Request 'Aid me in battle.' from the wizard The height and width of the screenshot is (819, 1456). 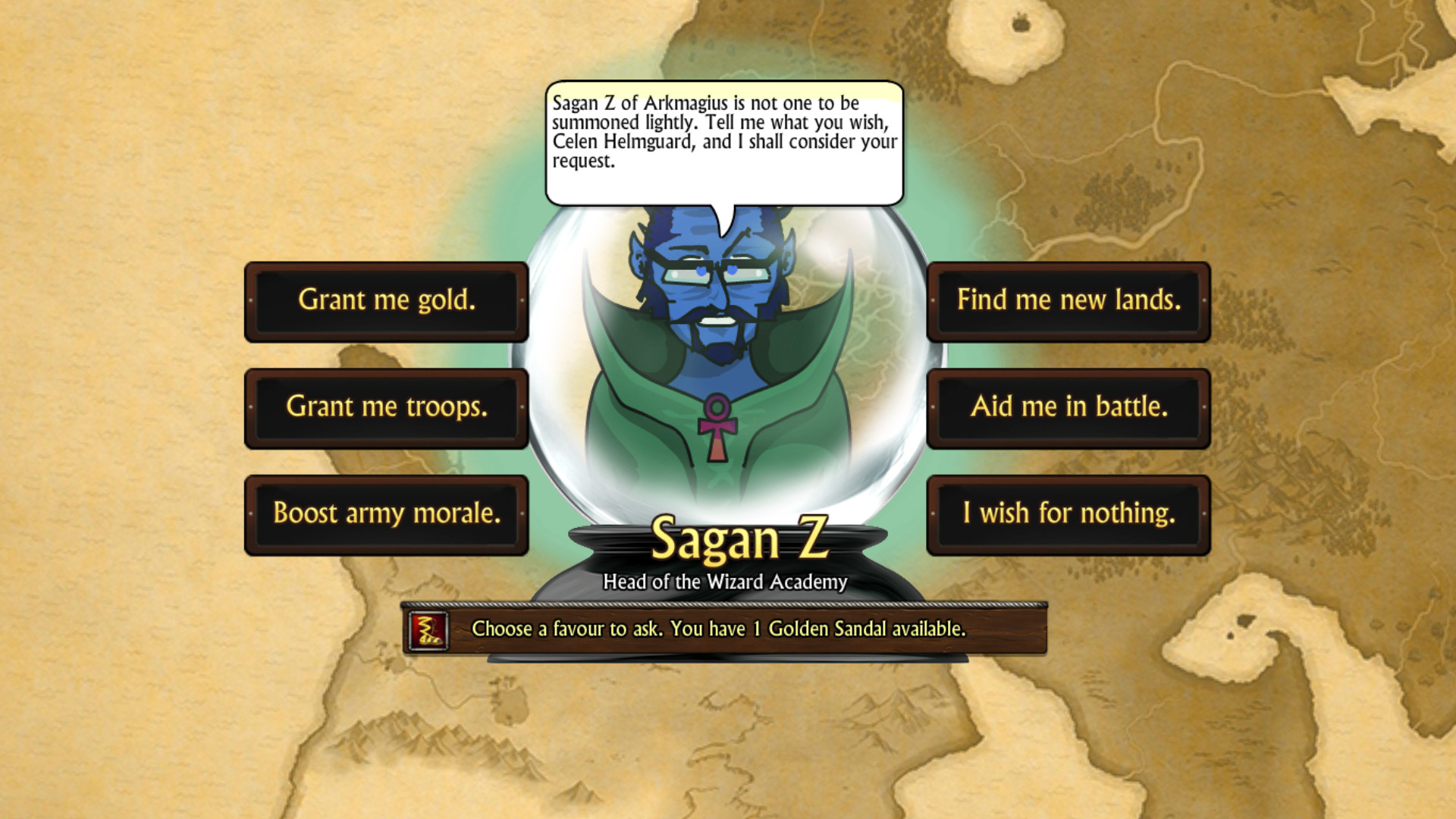tap(1069, 407)
